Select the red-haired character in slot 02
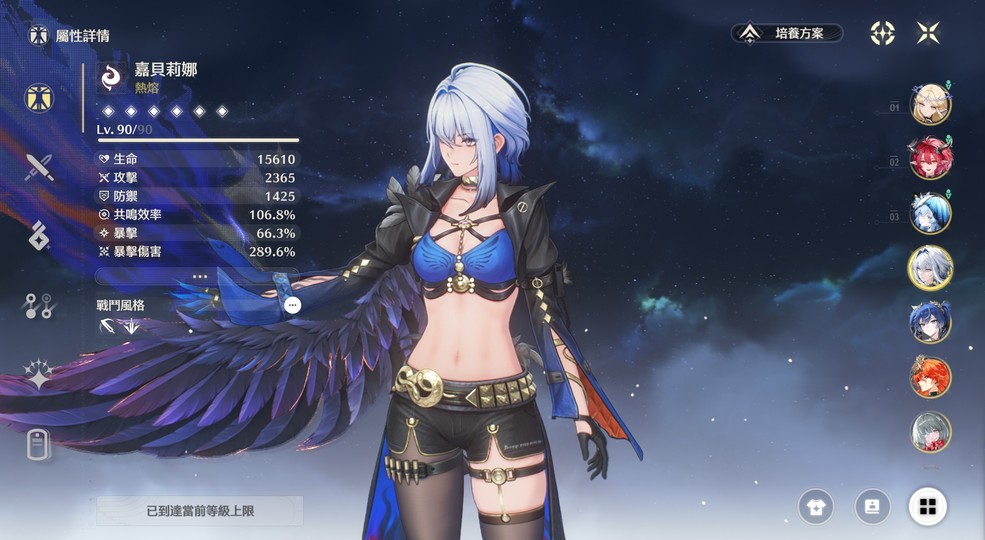 [930, 159]
